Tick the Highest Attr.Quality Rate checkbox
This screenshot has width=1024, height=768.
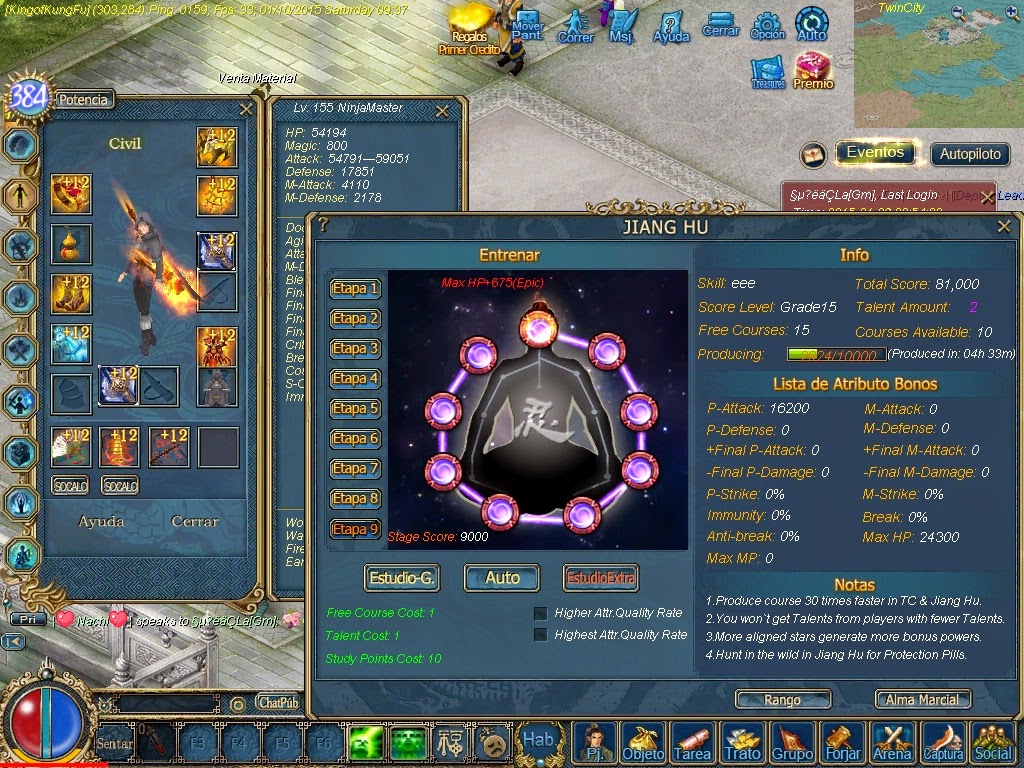pos(541,635)
